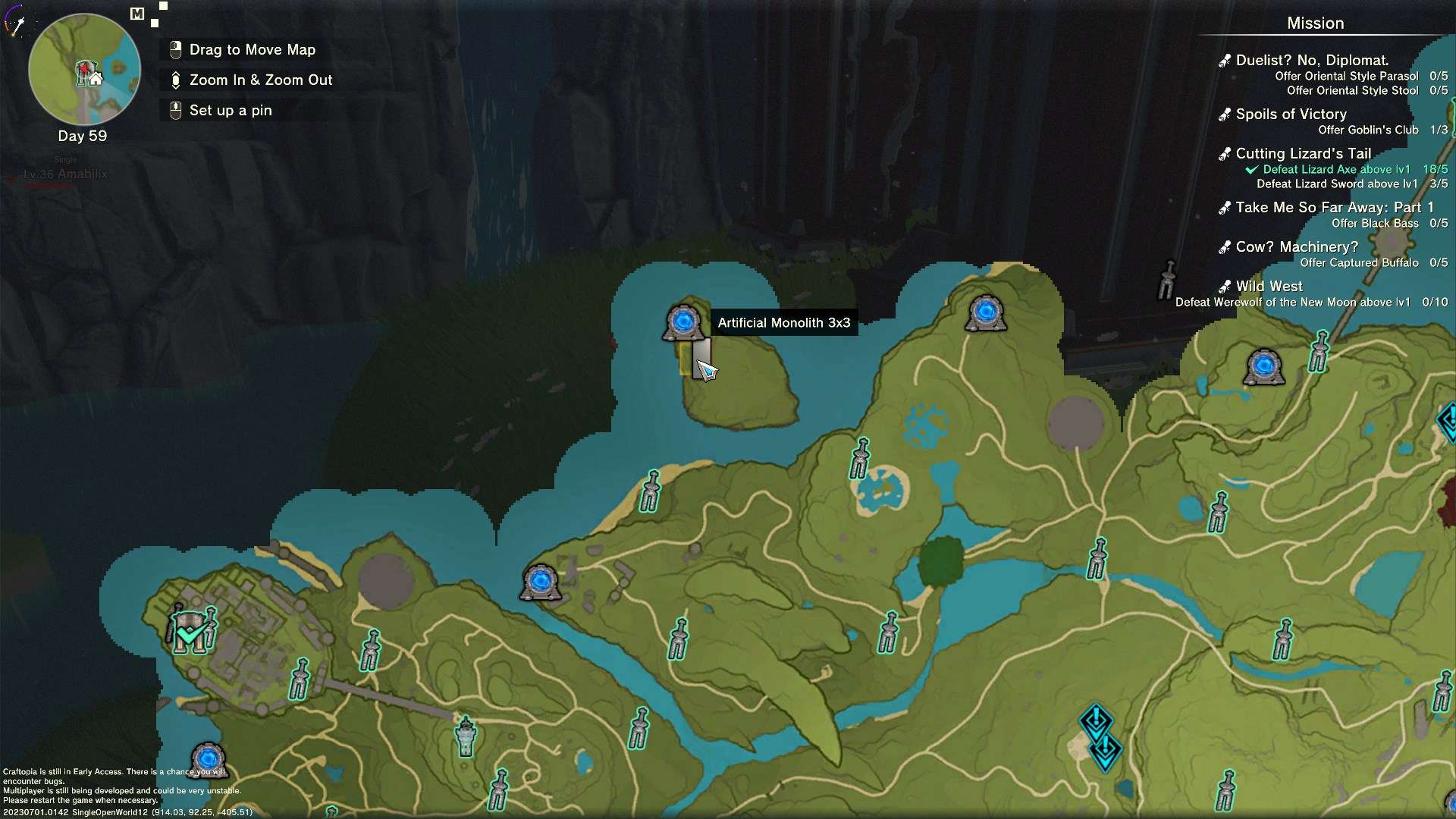This screenshot has height=819, width=1456.
Task: Click the home icon on the minimap
Action: [94, 78]
